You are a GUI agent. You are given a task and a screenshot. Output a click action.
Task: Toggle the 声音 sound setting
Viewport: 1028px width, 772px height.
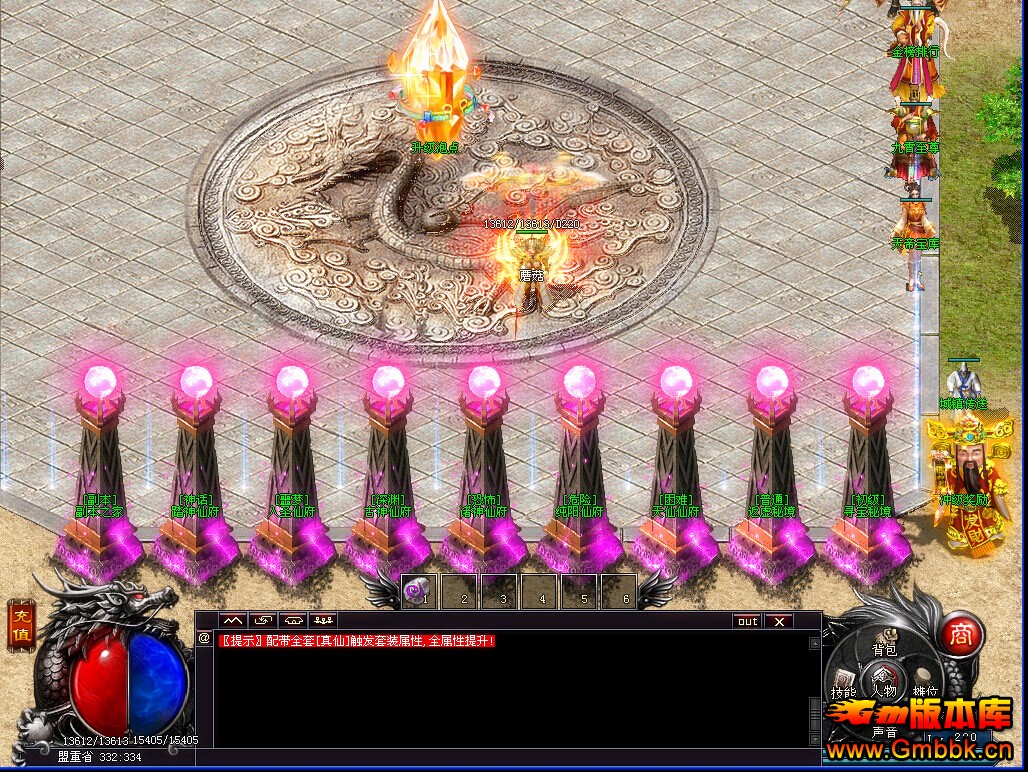click(884, 731)
